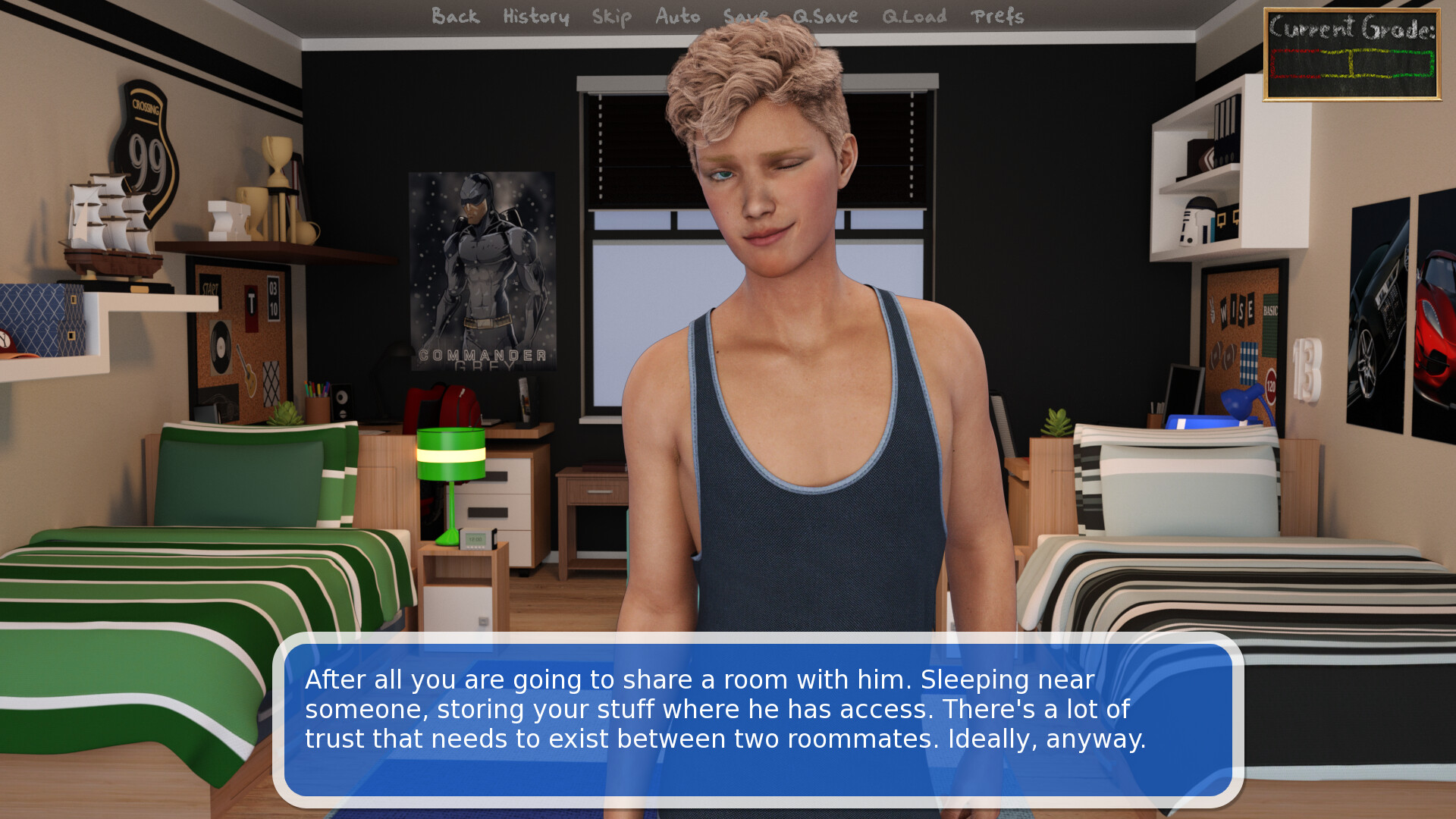Image resolution: width=1456 pixels, height=819 pixels.
Task: Select the green desk lamp
Action: (x=451, y=455)
